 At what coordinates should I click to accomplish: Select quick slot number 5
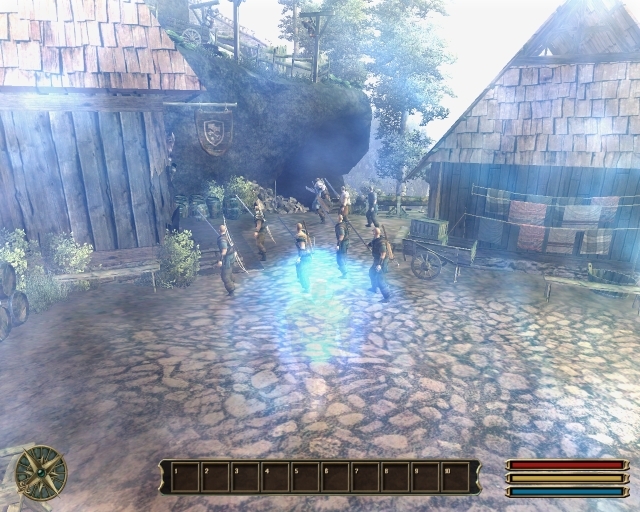[305, 477]
